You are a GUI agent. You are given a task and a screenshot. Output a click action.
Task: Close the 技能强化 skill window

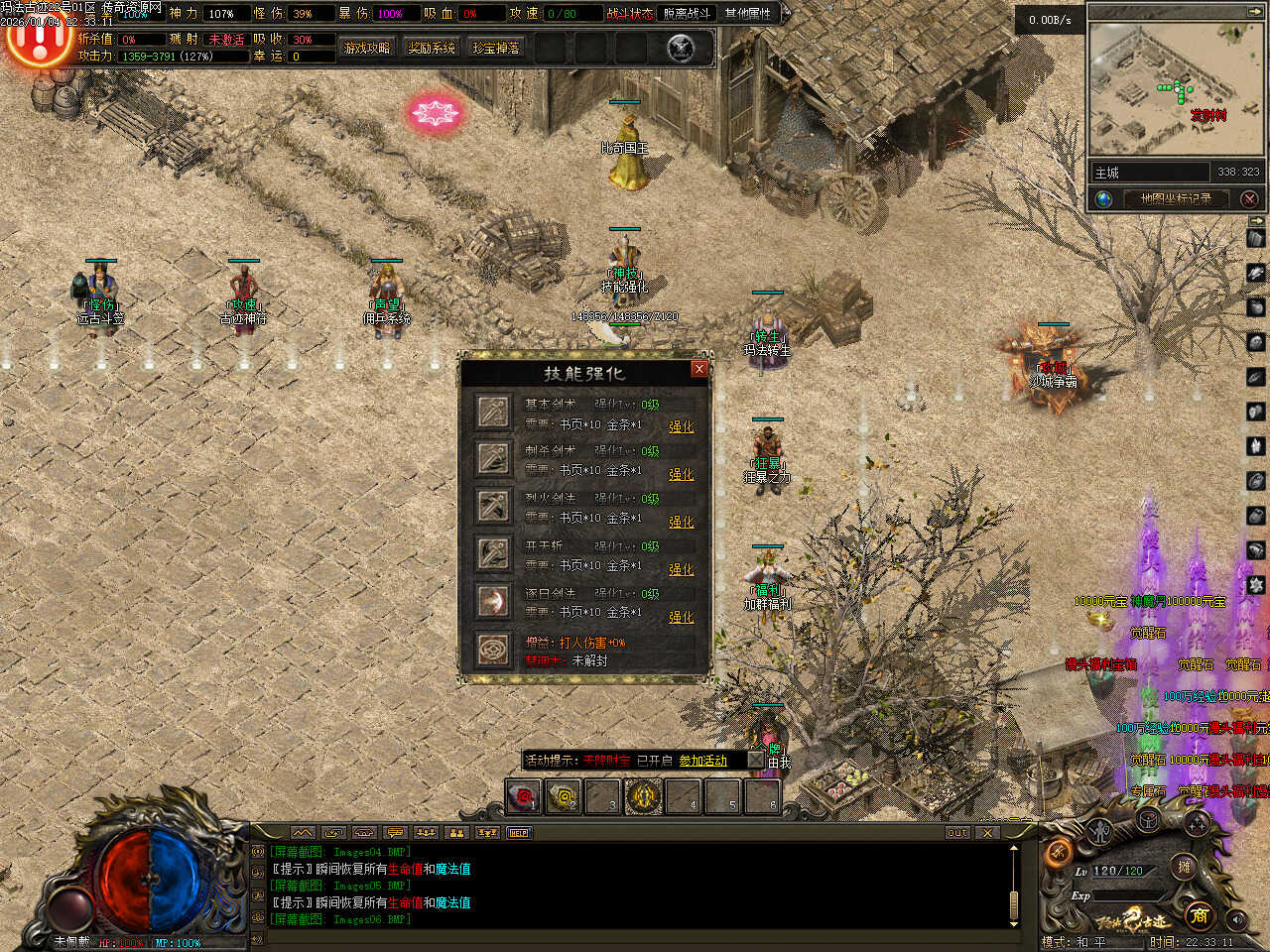pos(698,369)
